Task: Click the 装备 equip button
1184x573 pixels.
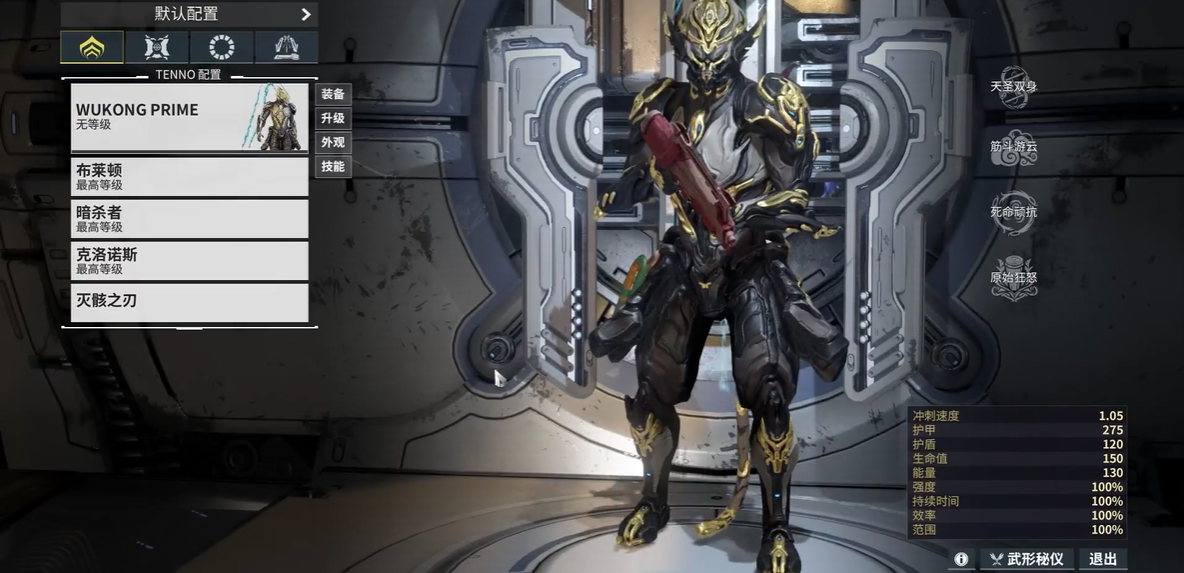Action: pos(333,94)
